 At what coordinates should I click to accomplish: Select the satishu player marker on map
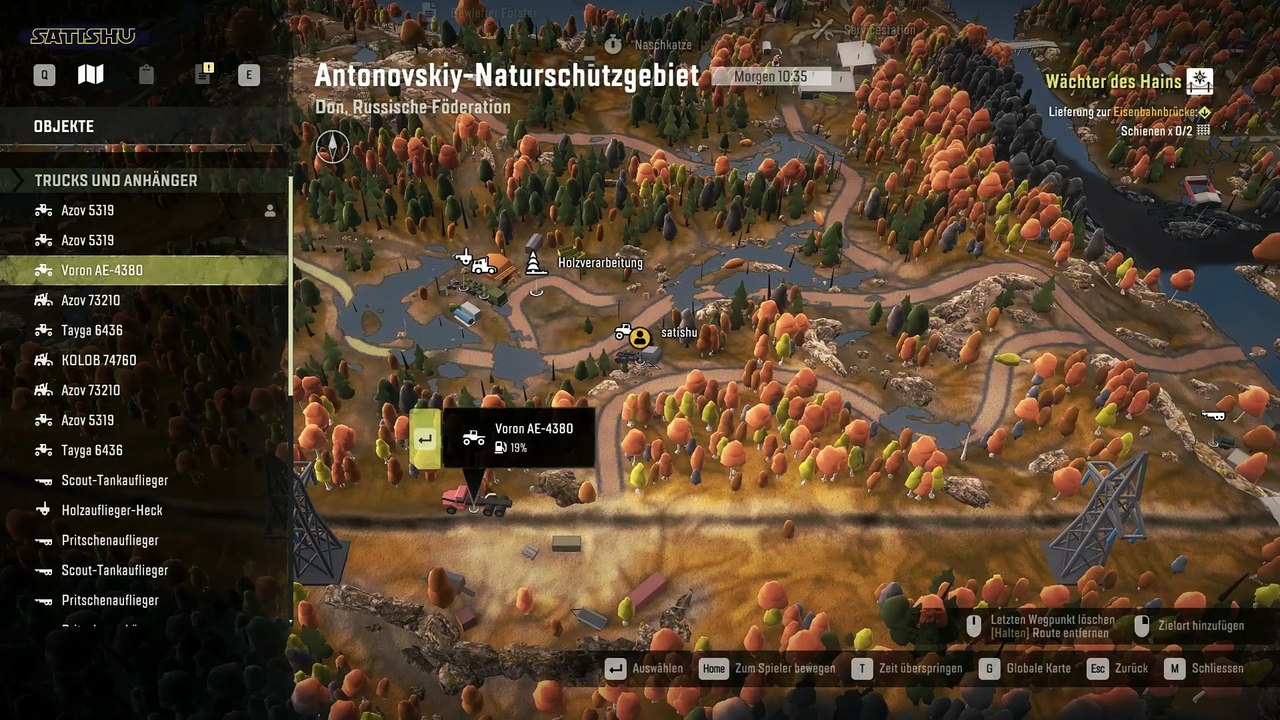pos(640,337)
